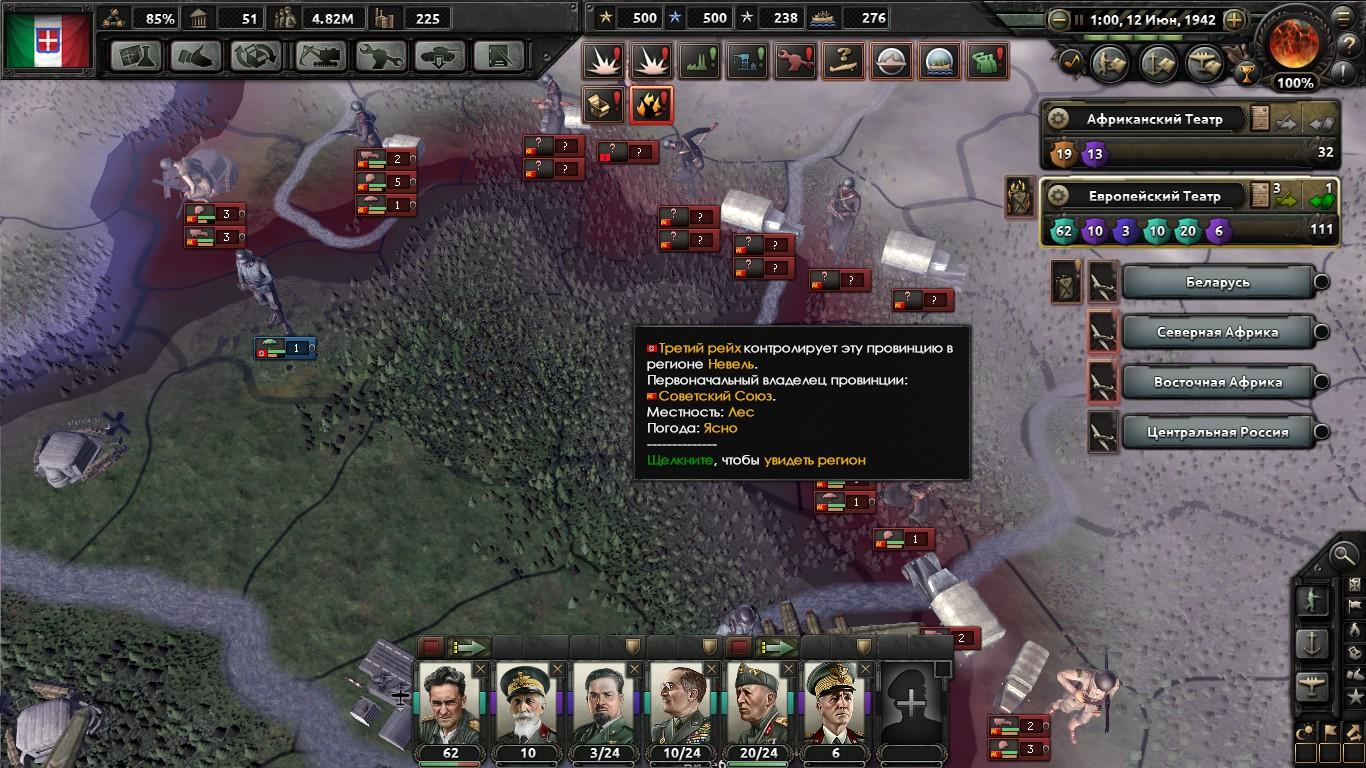
Task: Open the Production wrench menu
Action: (x=379, y=56)
